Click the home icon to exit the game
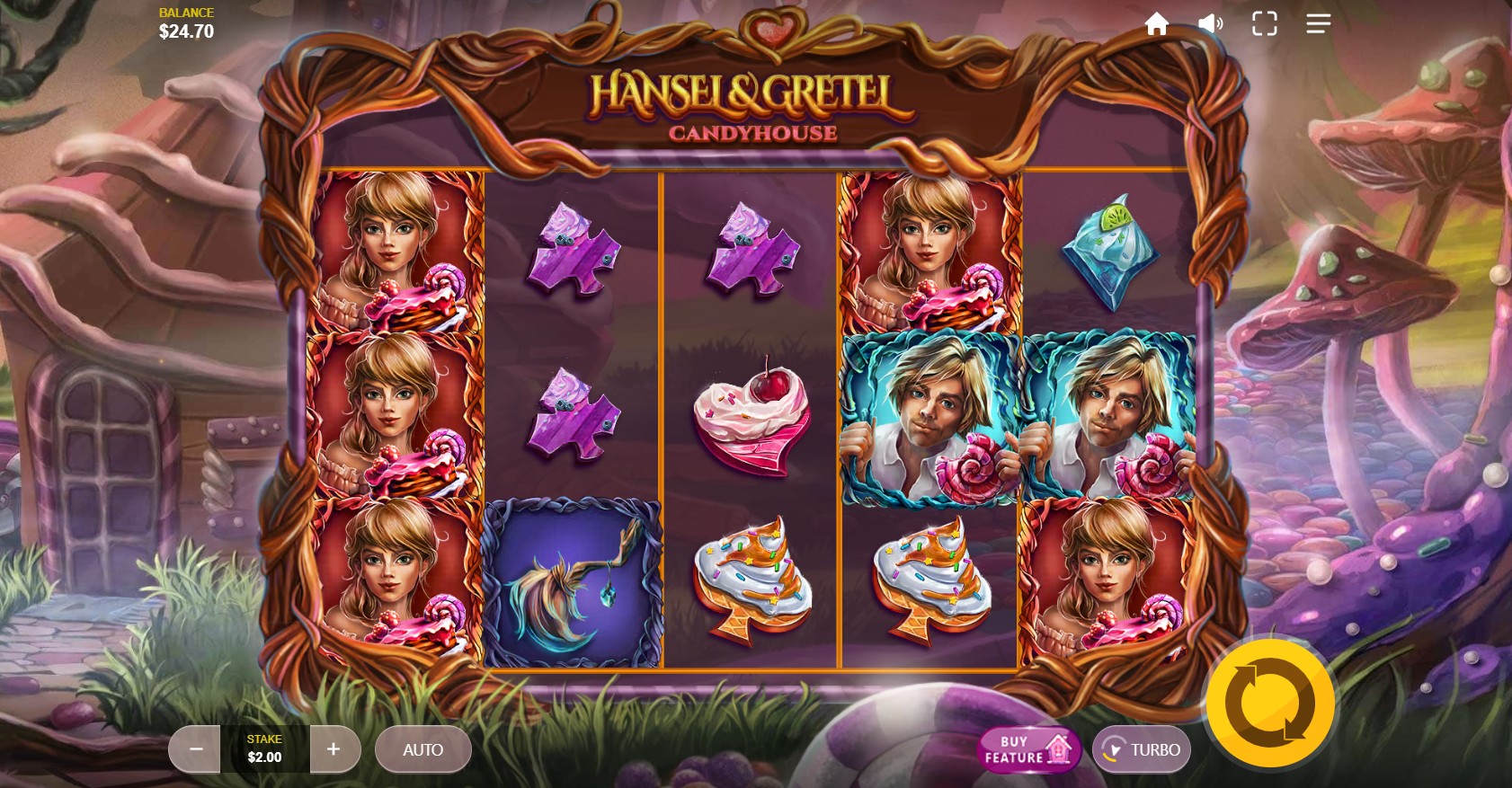Image resolution: width=1512 pixels, height=788 pixels. click(x=1158, y=23)
